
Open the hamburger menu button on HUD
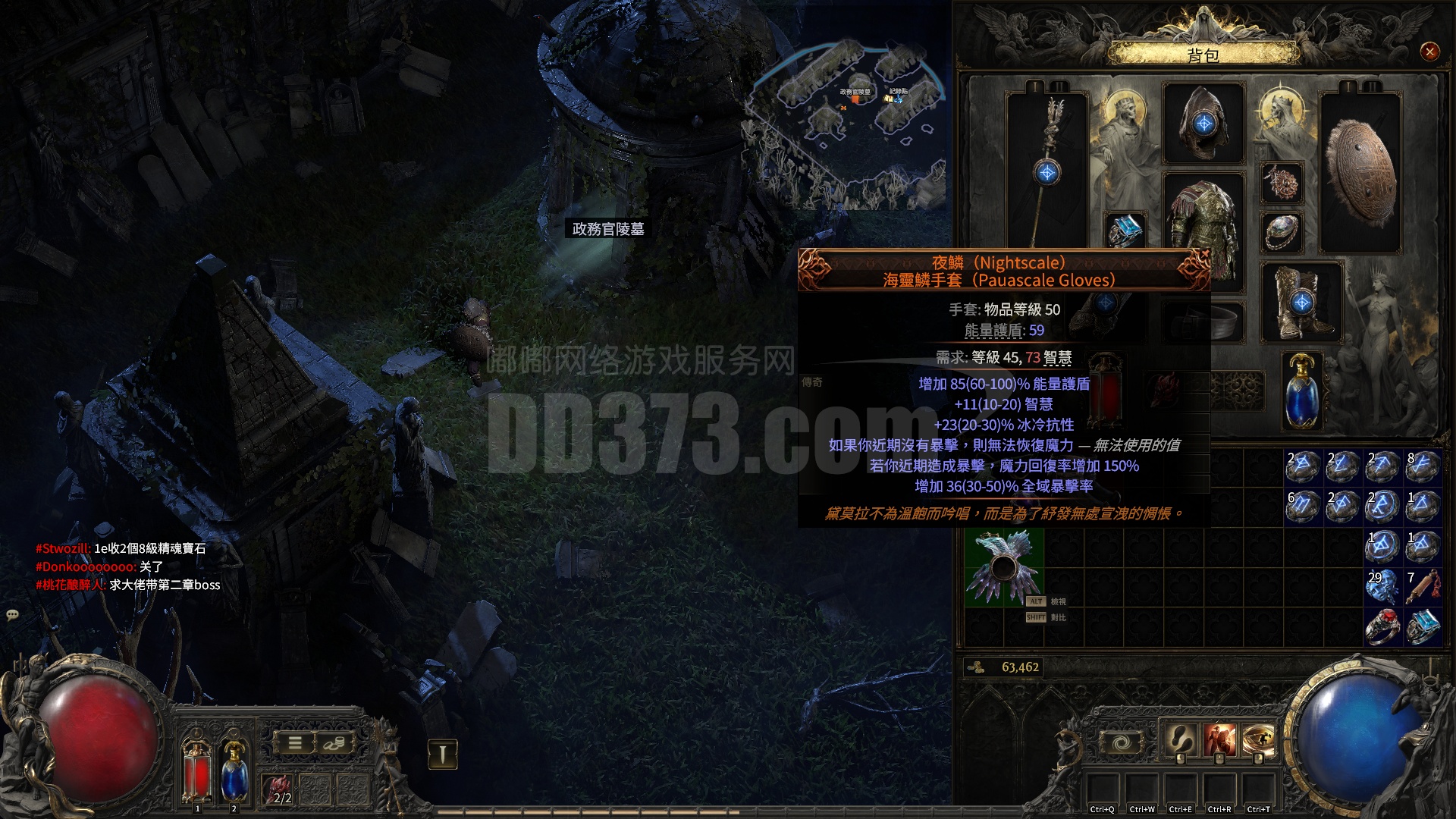point(296,743)
